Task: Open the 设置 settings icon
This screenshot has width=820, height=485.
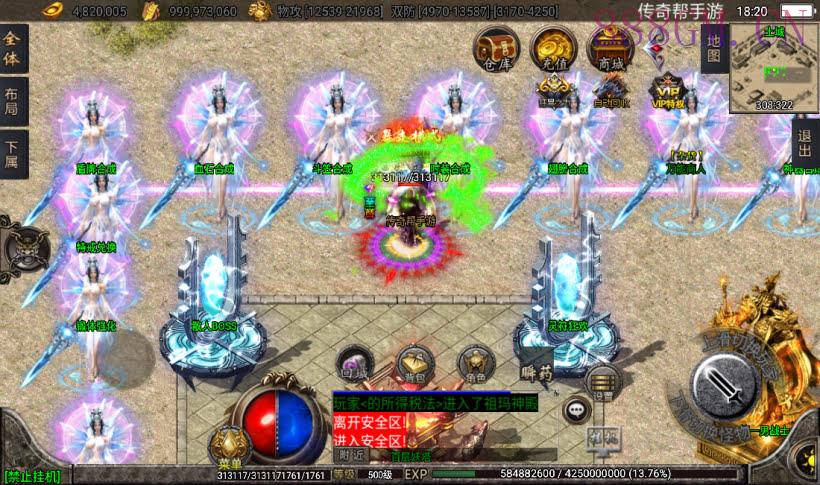Action: coord(600,381)
